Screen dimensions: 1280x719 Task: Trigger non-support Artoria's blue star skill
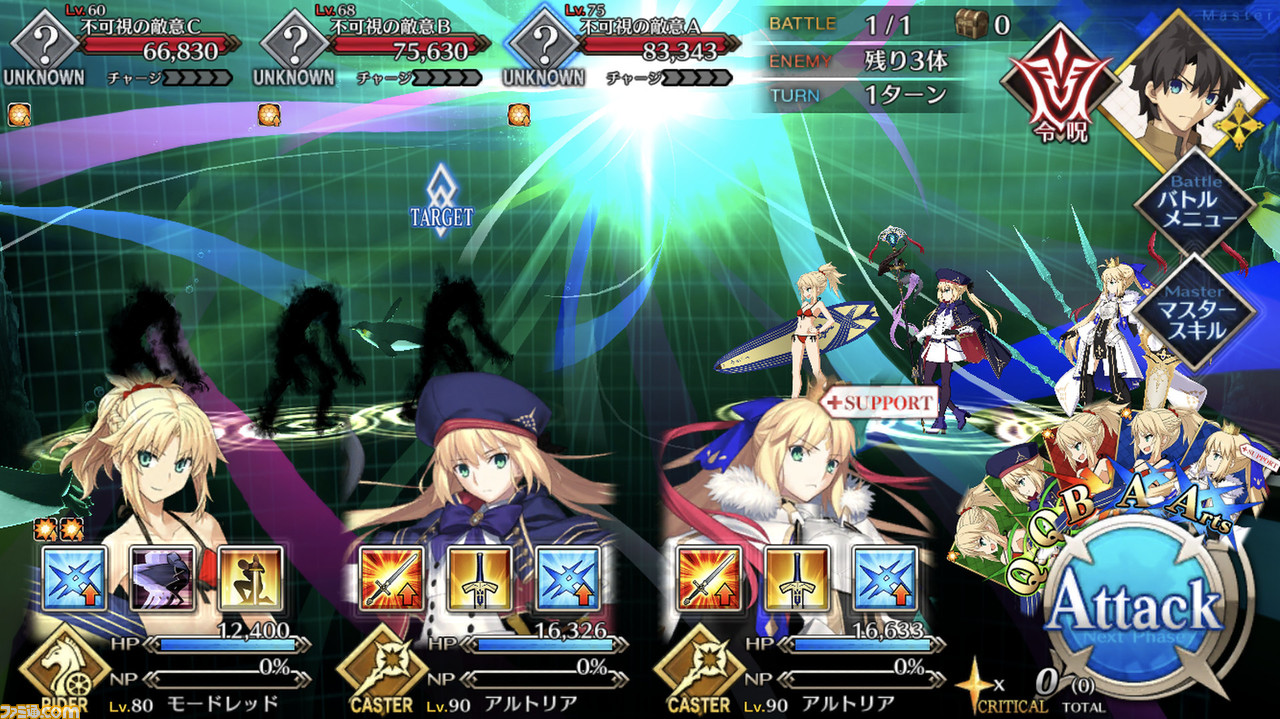(568, 578)
